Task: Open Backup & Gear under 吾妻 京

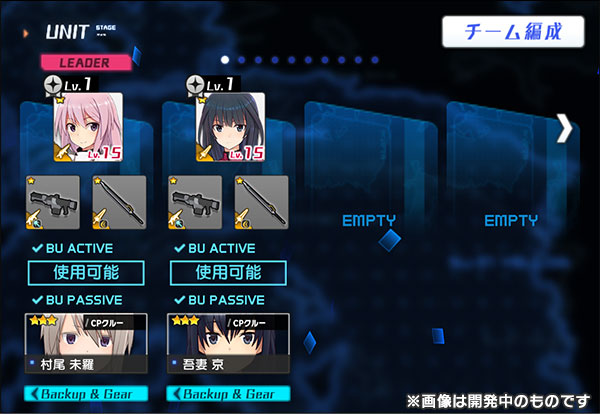Action: pyautogui.click(x=228, y=394)
